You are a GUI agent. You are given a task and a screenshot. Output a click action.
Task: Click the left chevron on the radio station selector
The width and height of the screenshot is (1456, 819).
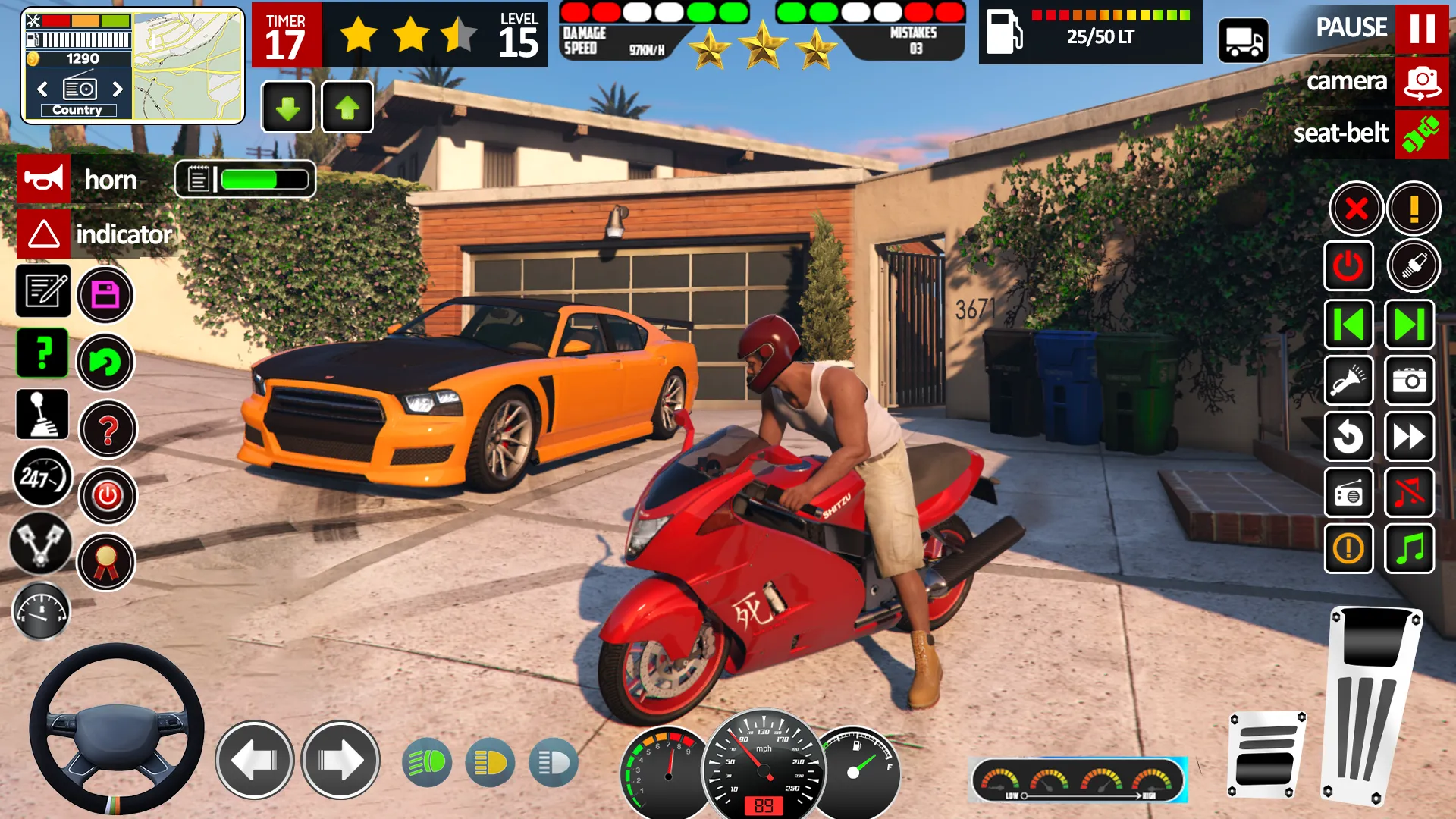click(42, 89)
